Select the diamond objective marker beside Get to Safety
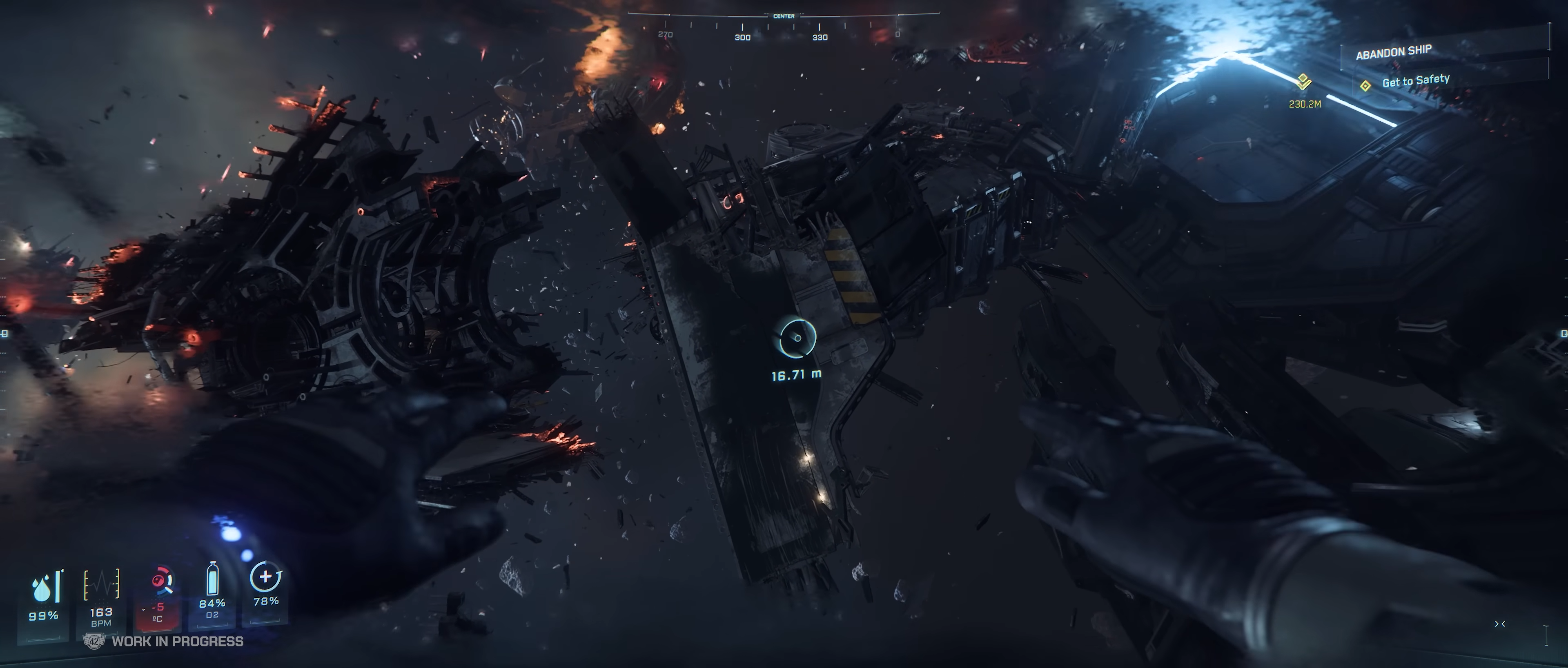 point(1365,87)
